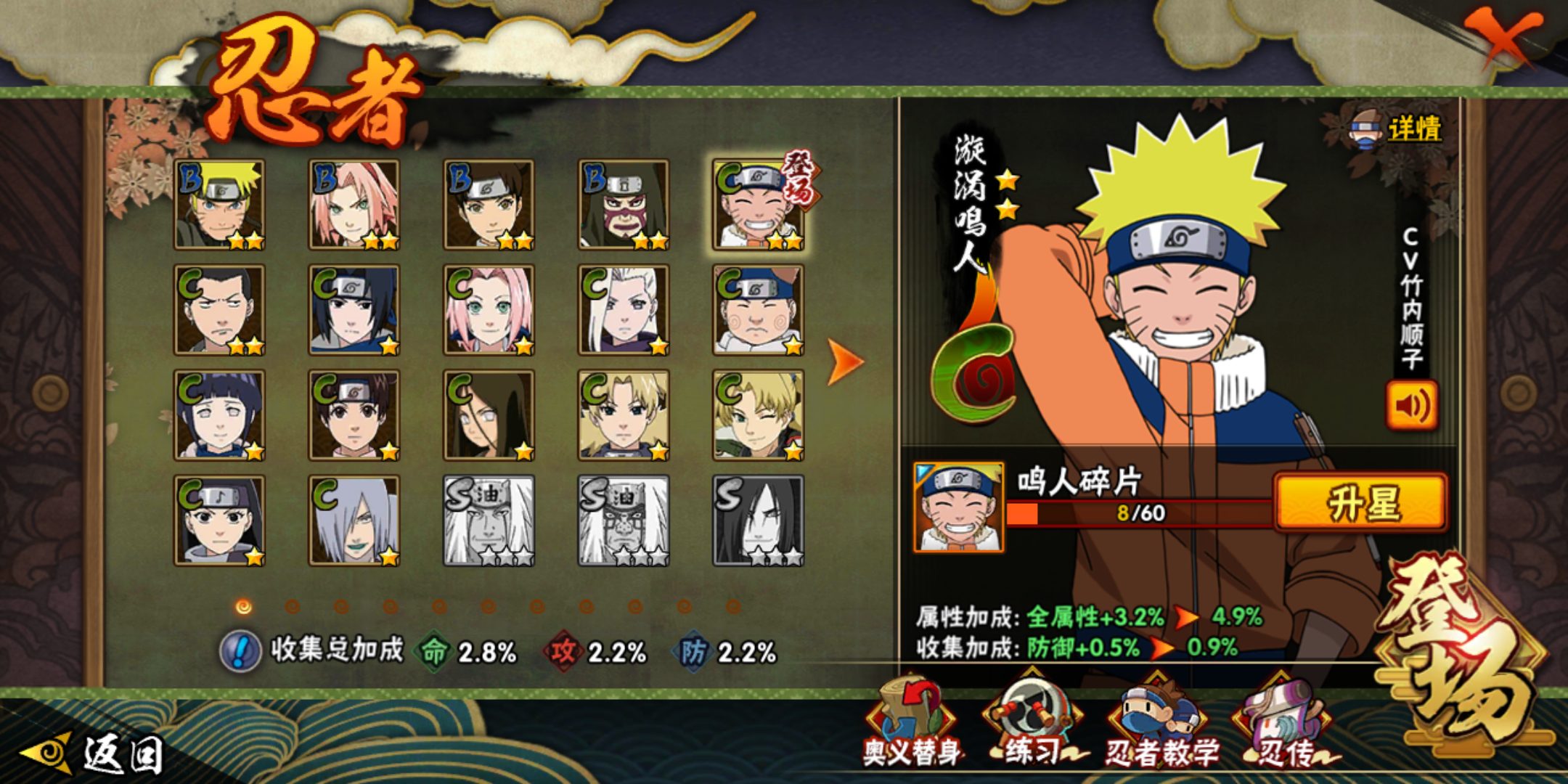Pick the C-rank Hinata portrait

click(x=220, y=415)
